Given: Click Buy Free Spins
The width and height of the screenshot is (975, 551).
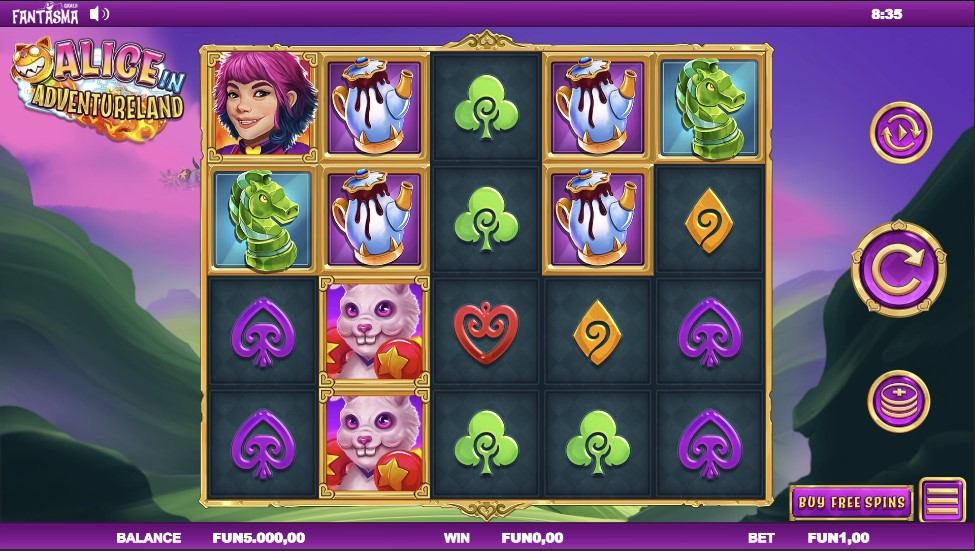Looking at the screenshot, I should 851,502.
